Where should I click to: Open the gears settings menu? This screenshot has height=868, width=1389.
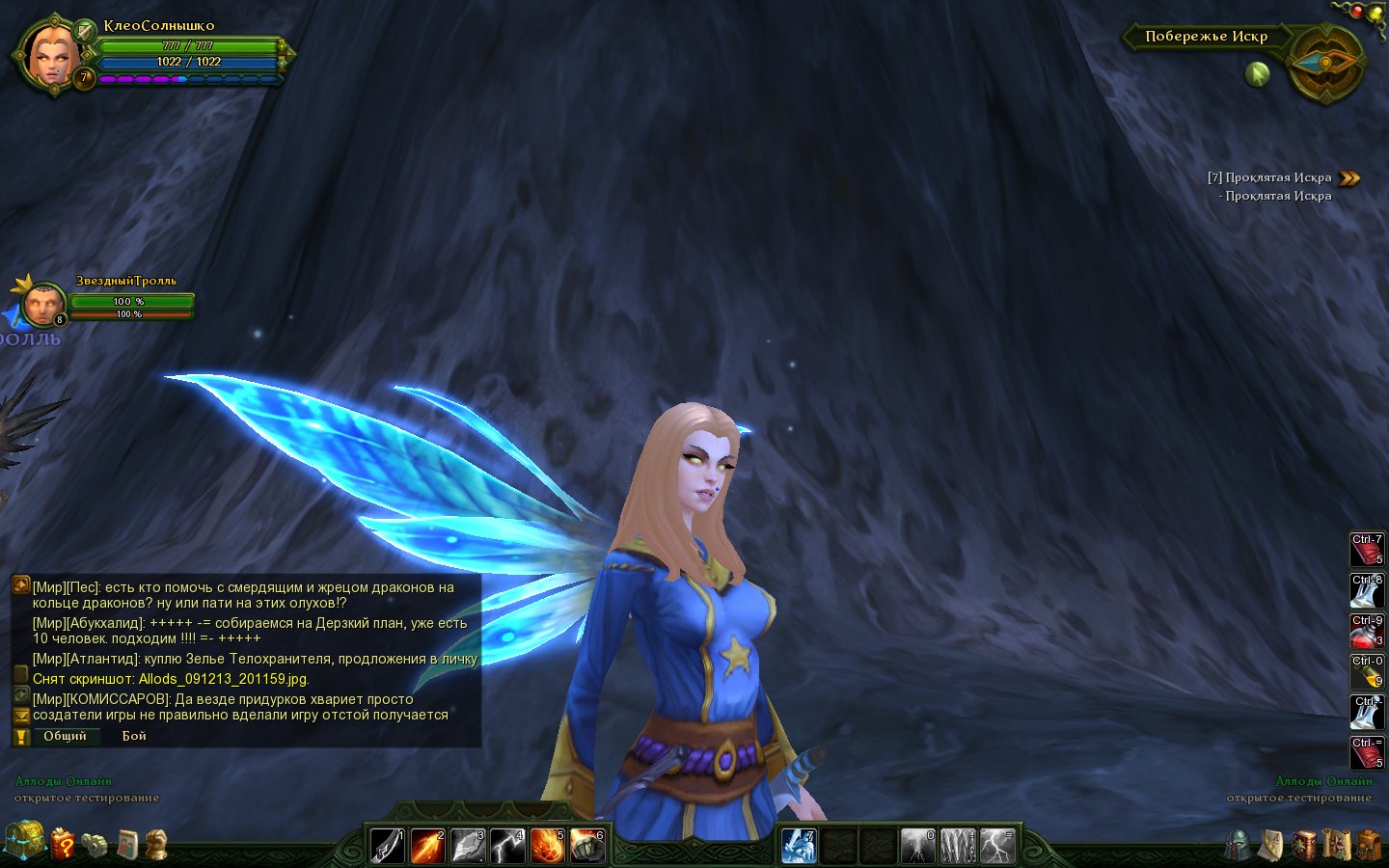pos(95,845)
